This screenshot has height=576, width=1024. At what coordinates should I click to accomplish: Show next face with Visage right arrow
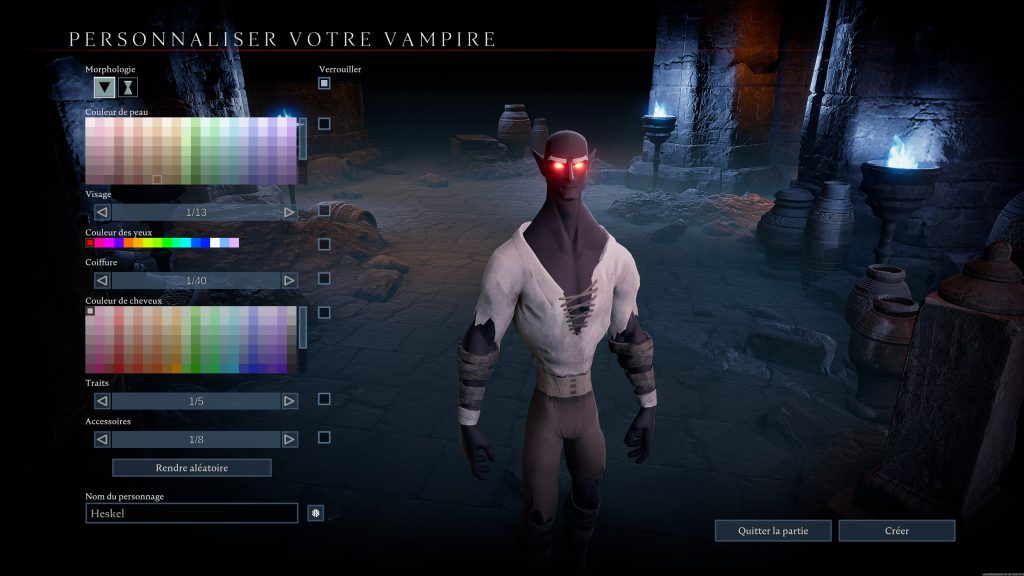point(289,212)
